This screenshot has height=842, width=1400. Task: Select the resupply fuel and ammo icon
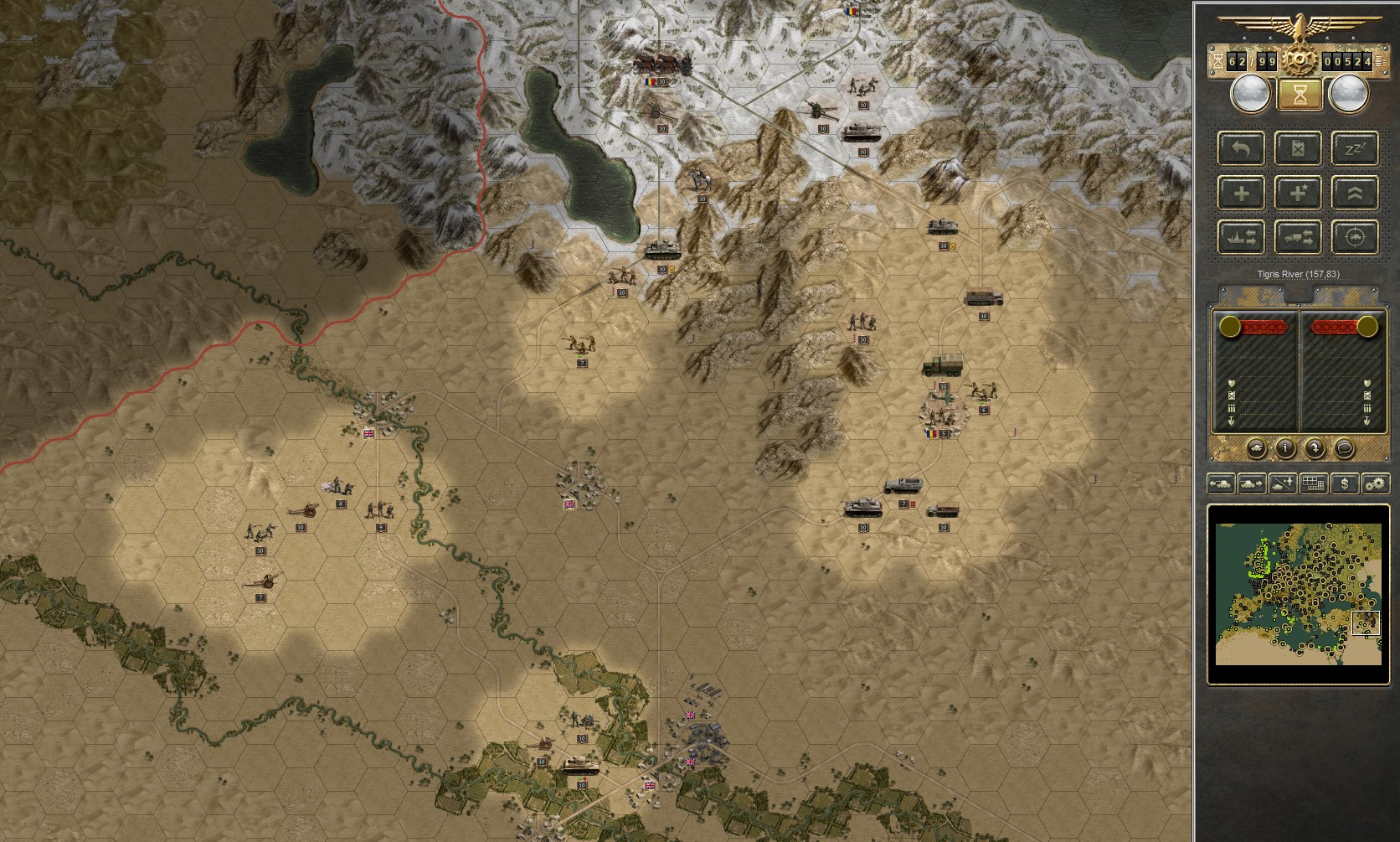1298,149
